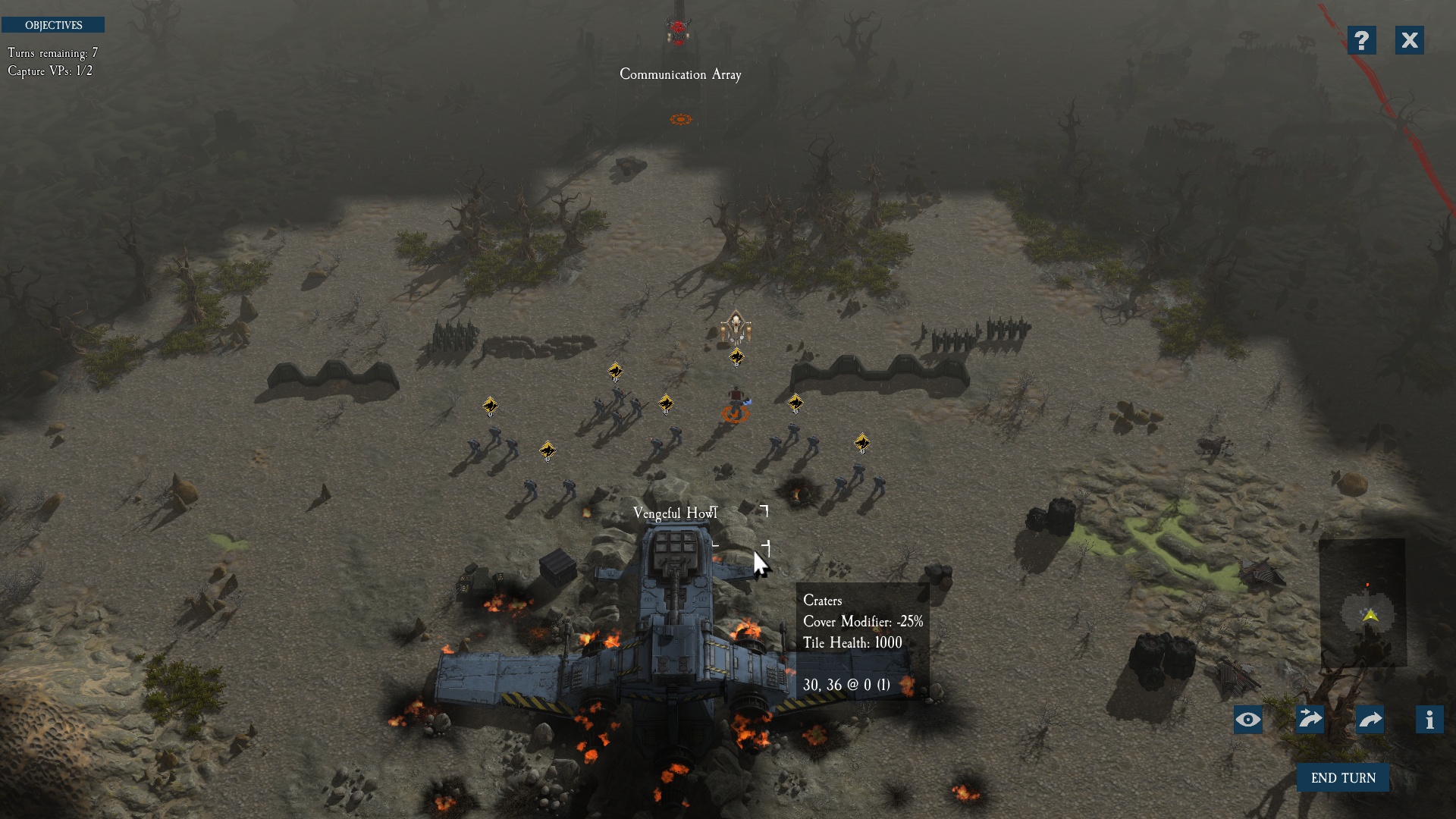1456x819 pixels.
Task: Close the battle screen with the X
Action: coord(1409,40)
